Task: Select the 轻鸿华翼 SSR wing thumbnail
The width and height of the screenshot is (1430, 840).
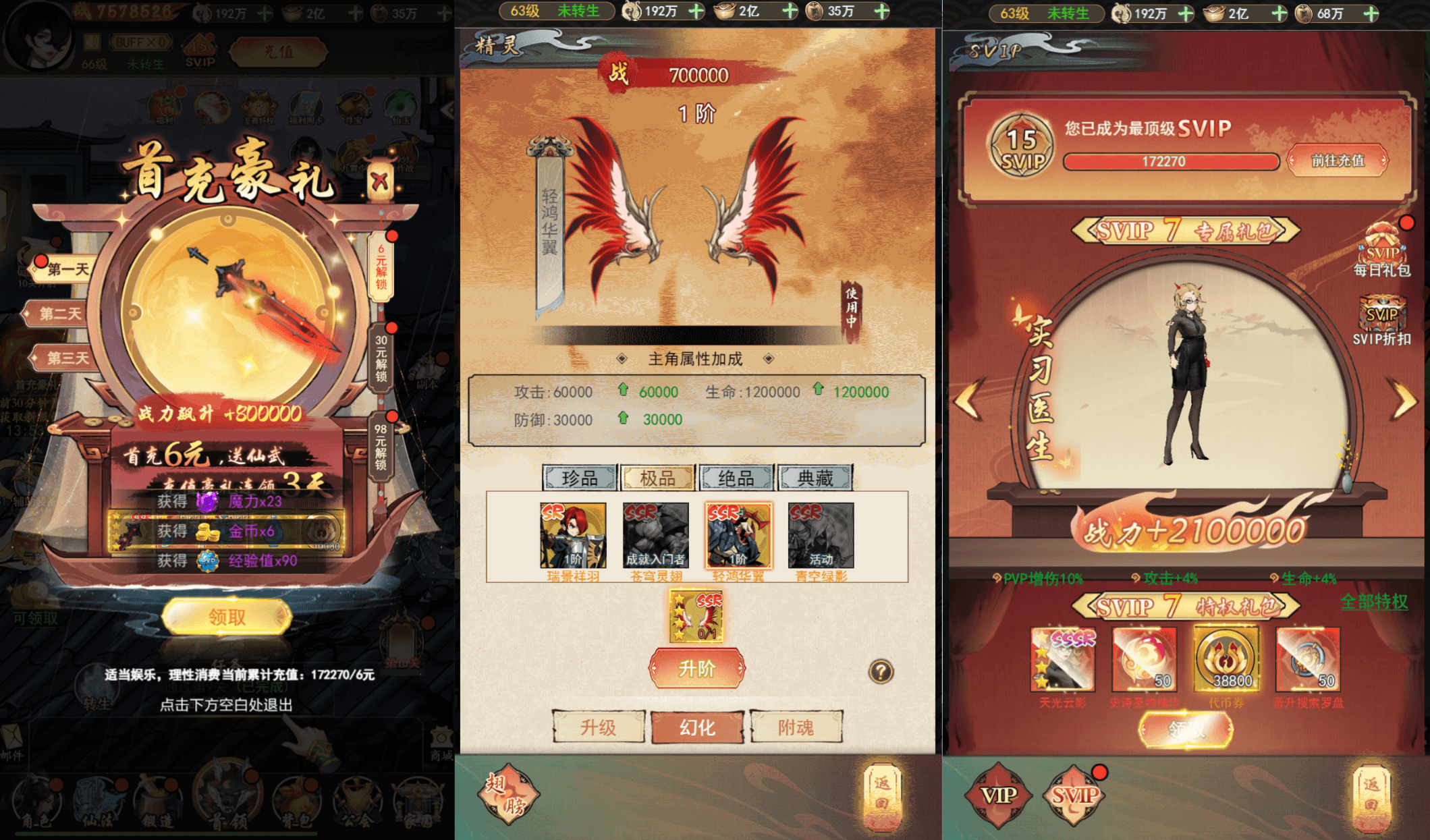Action: (737, 536)
